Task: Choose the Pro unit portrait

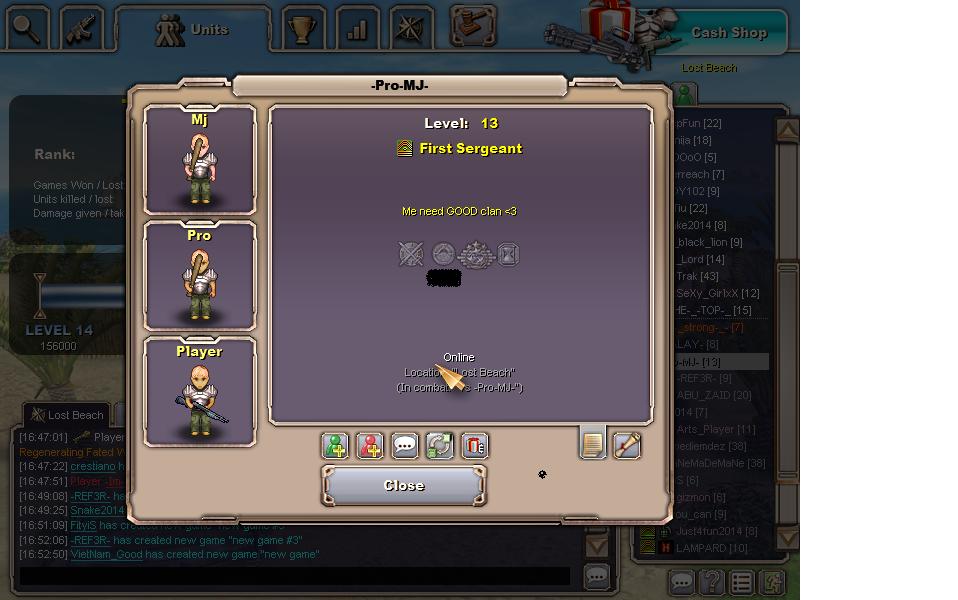Action: point(200,276)
